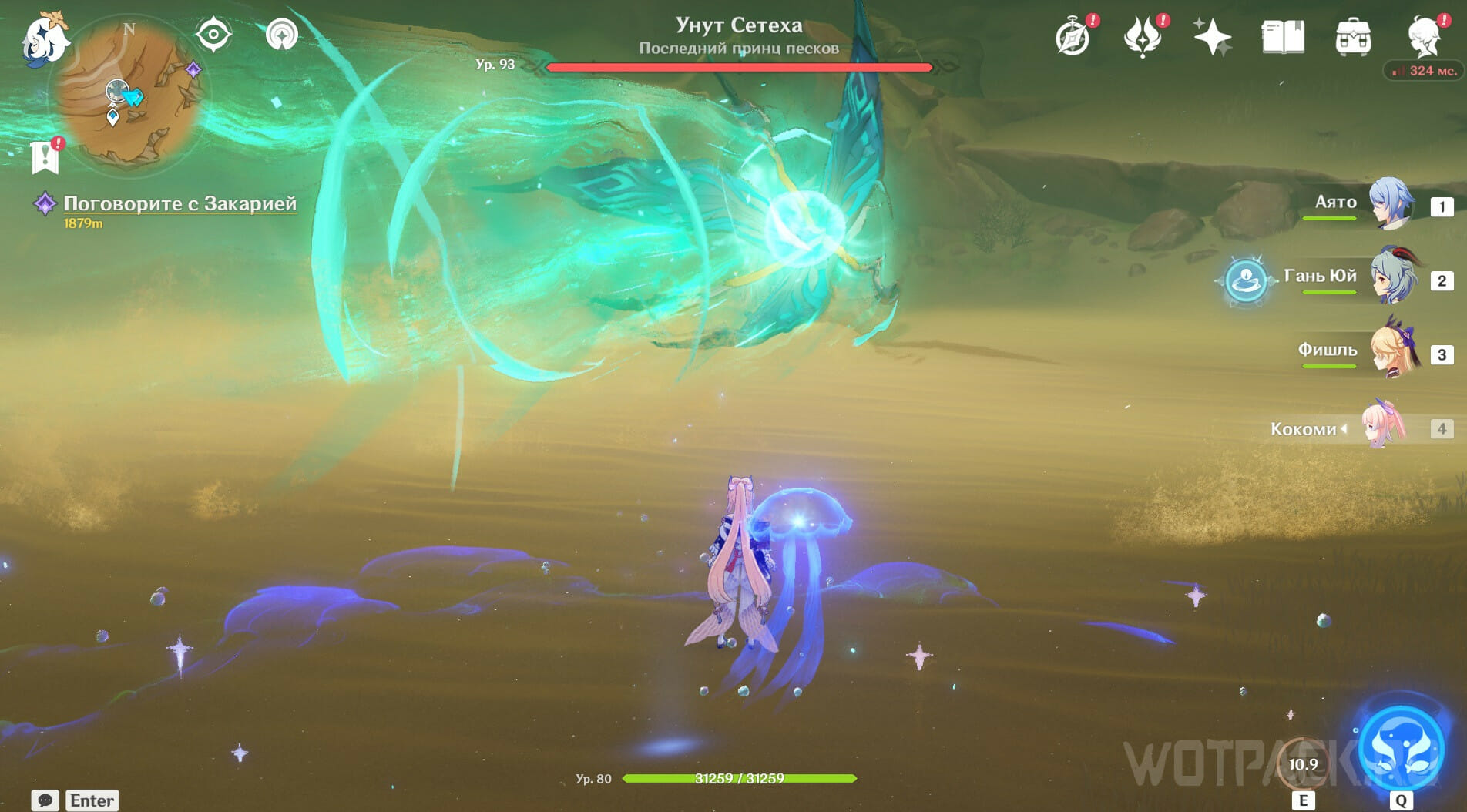Open the inventory backpack
The width and height of the screenshot is (1467, 812).
coord(1353,37)
